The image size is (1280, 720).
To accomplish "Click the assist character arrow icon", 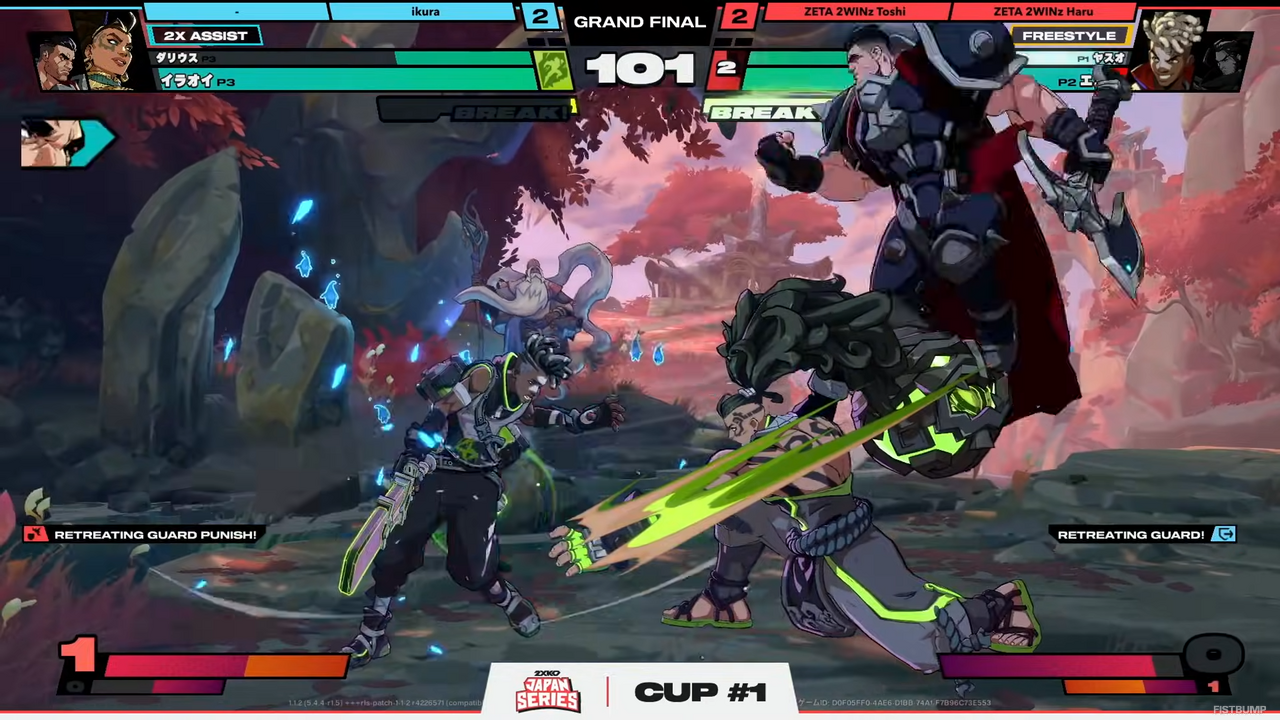I will click(x=66, y=142).
